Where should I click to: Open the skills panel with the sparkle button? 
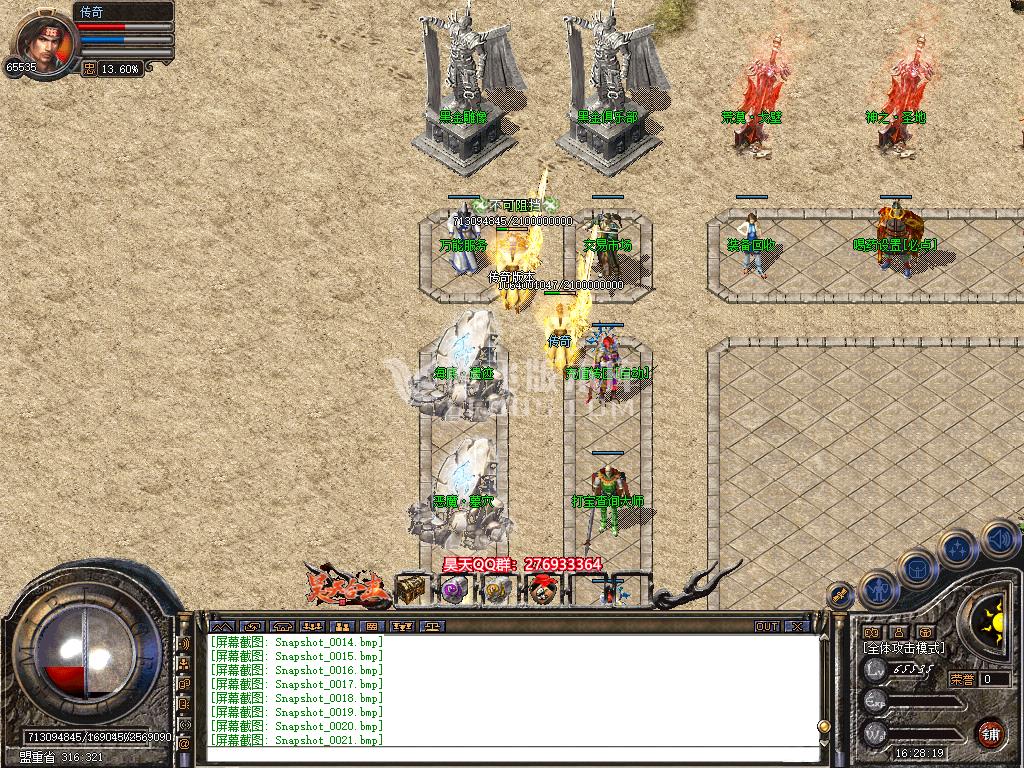pyautogui.click(x=957, y=548)
